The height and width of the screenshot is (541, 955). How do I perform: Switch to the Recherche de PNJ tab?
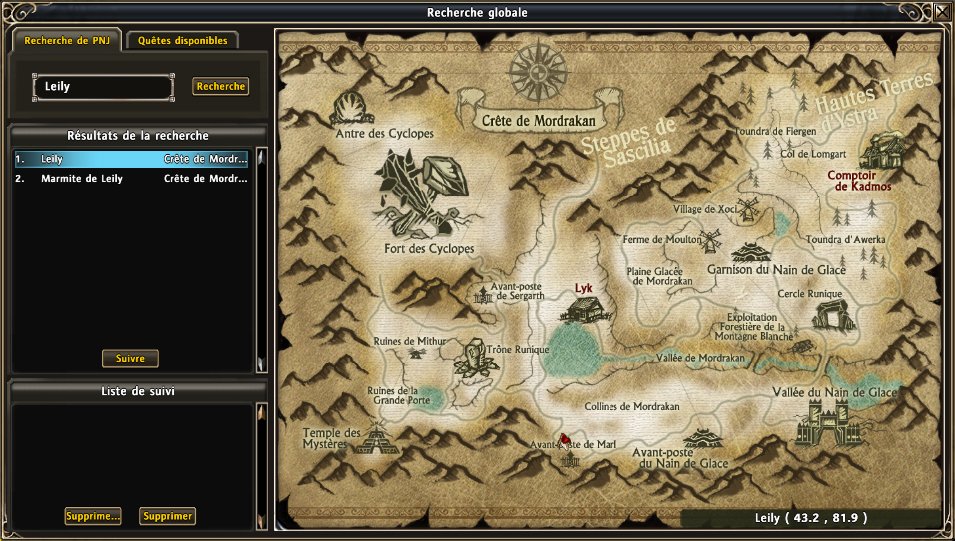pos(66,41)
